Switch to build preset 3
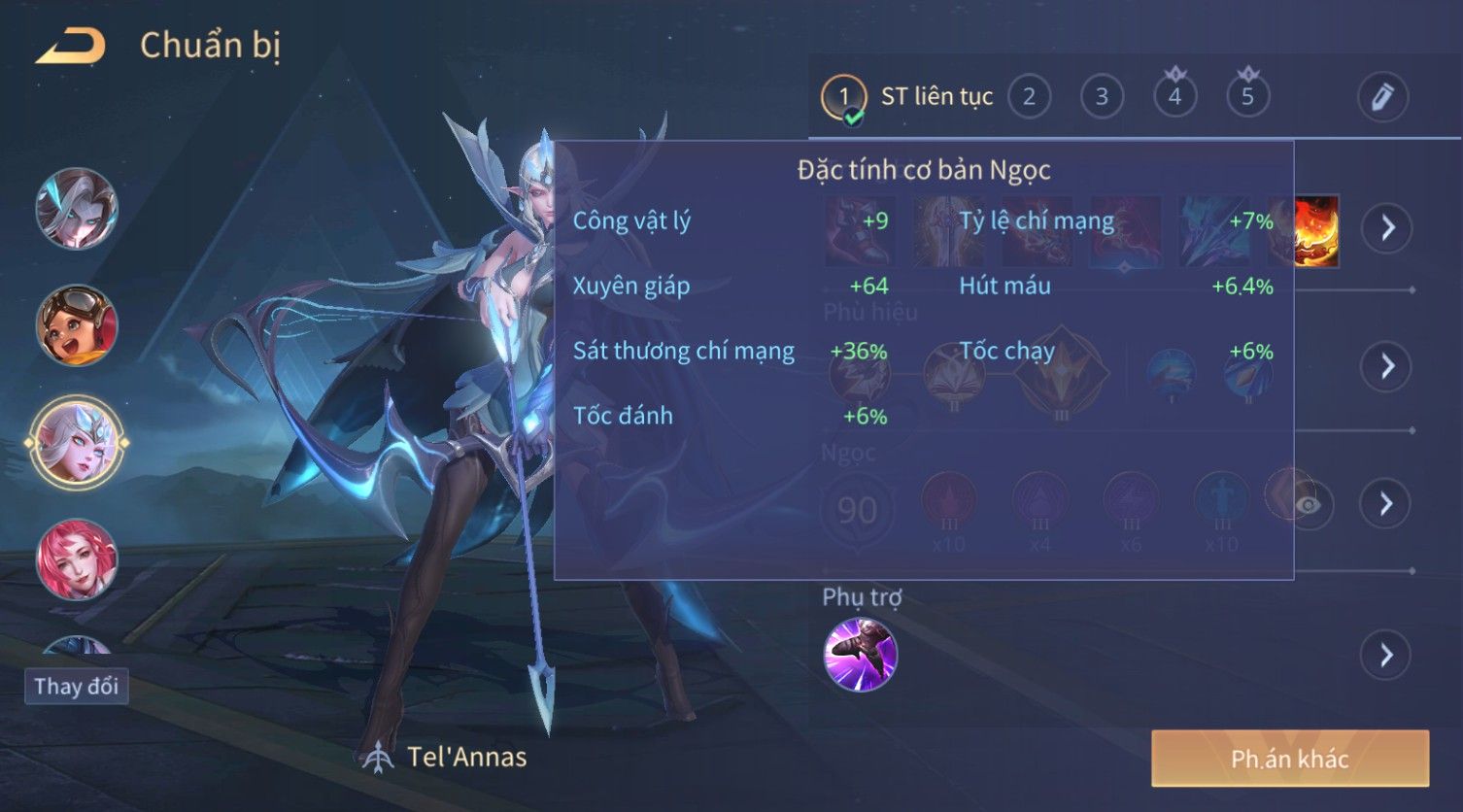1463x812 pixels. pos(1102,97)
